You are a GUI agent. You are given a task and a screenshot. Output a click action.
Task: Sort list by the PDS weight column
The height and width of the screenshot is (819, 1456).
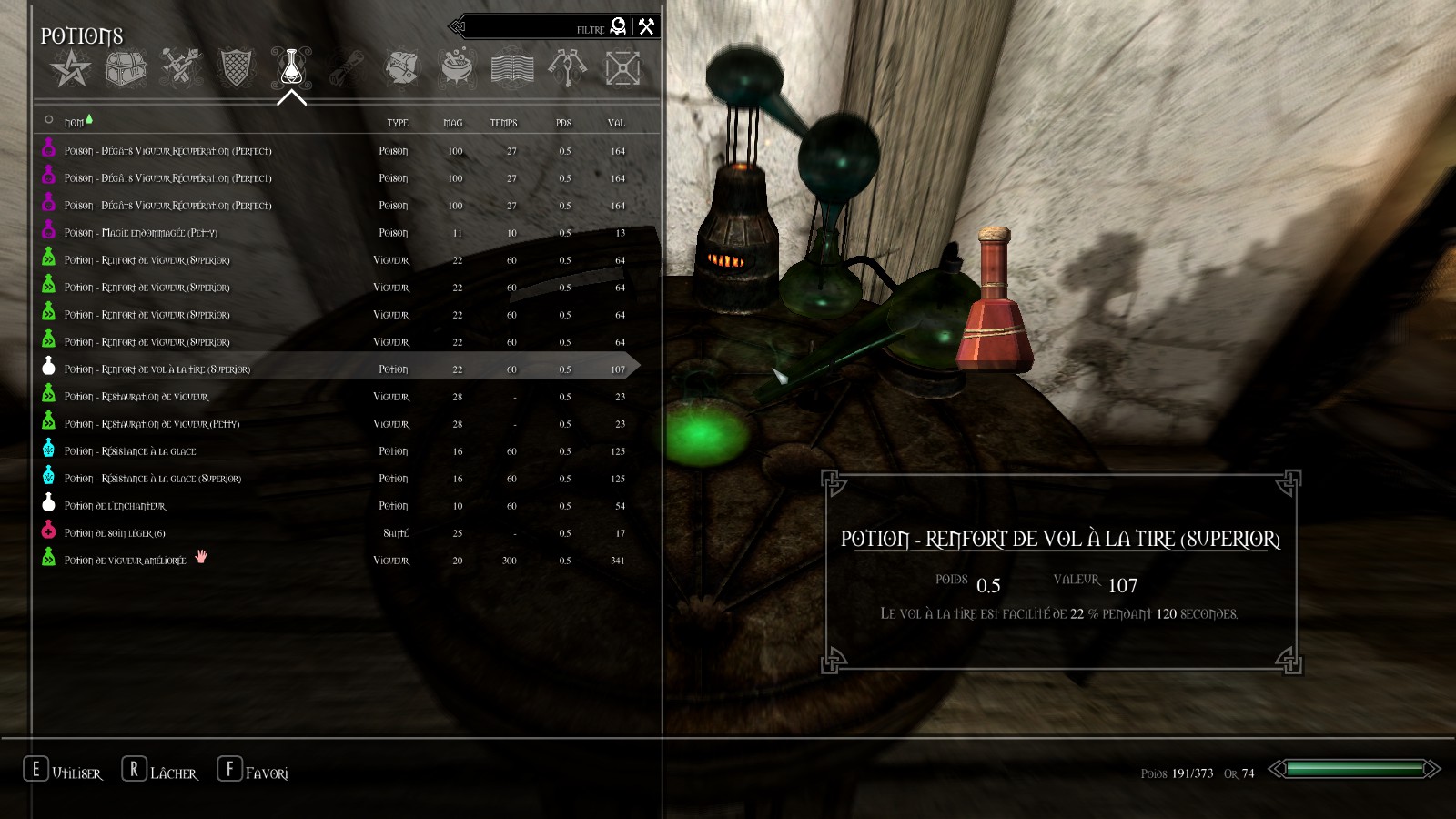(x=564, y=123)
